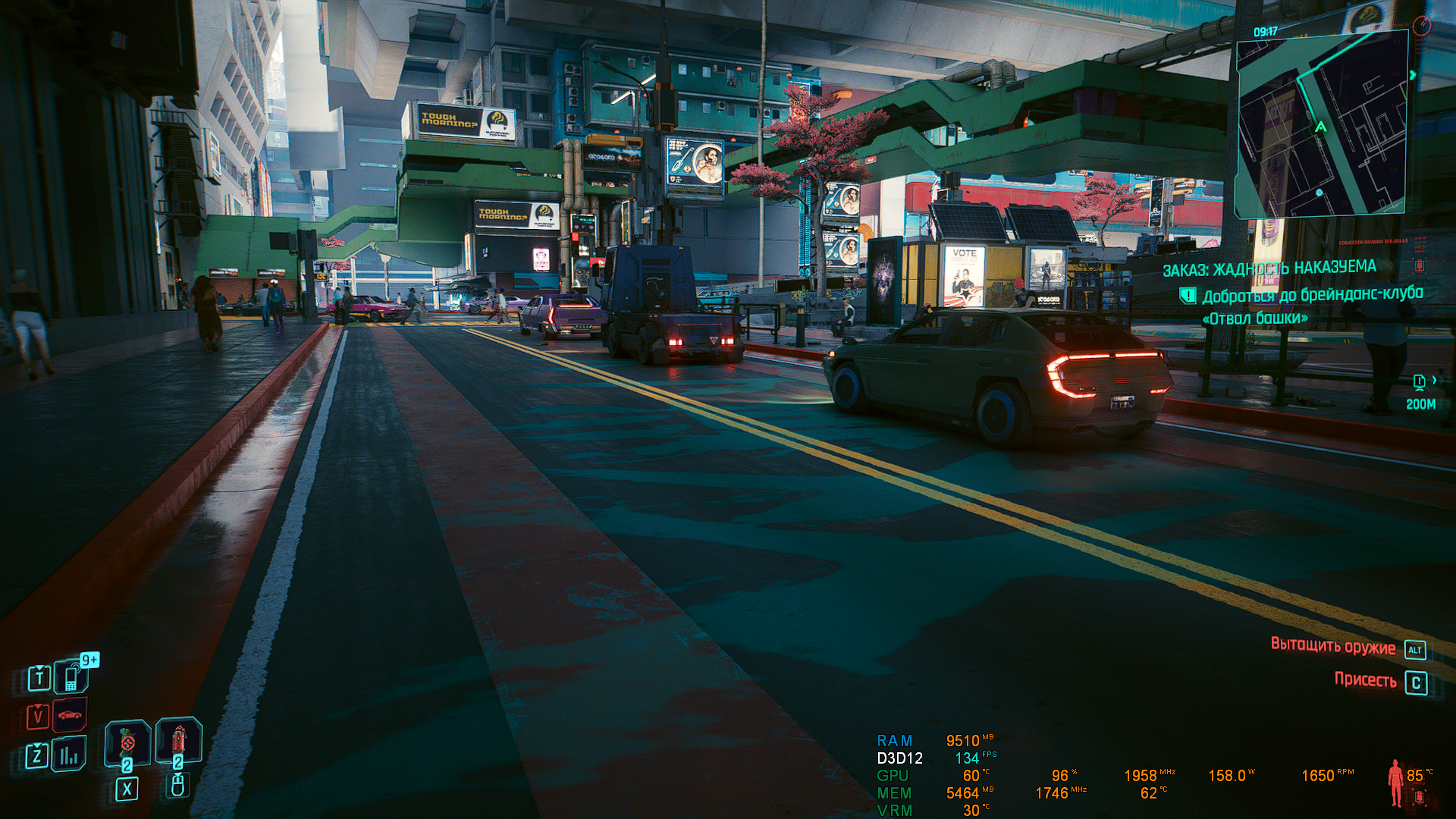Image resolution: width=1456 pixels, height=819 pixels.
Task: Select the blue waypoint dot on minimap
Action: pyautogui.click(x=1319, y=193)
